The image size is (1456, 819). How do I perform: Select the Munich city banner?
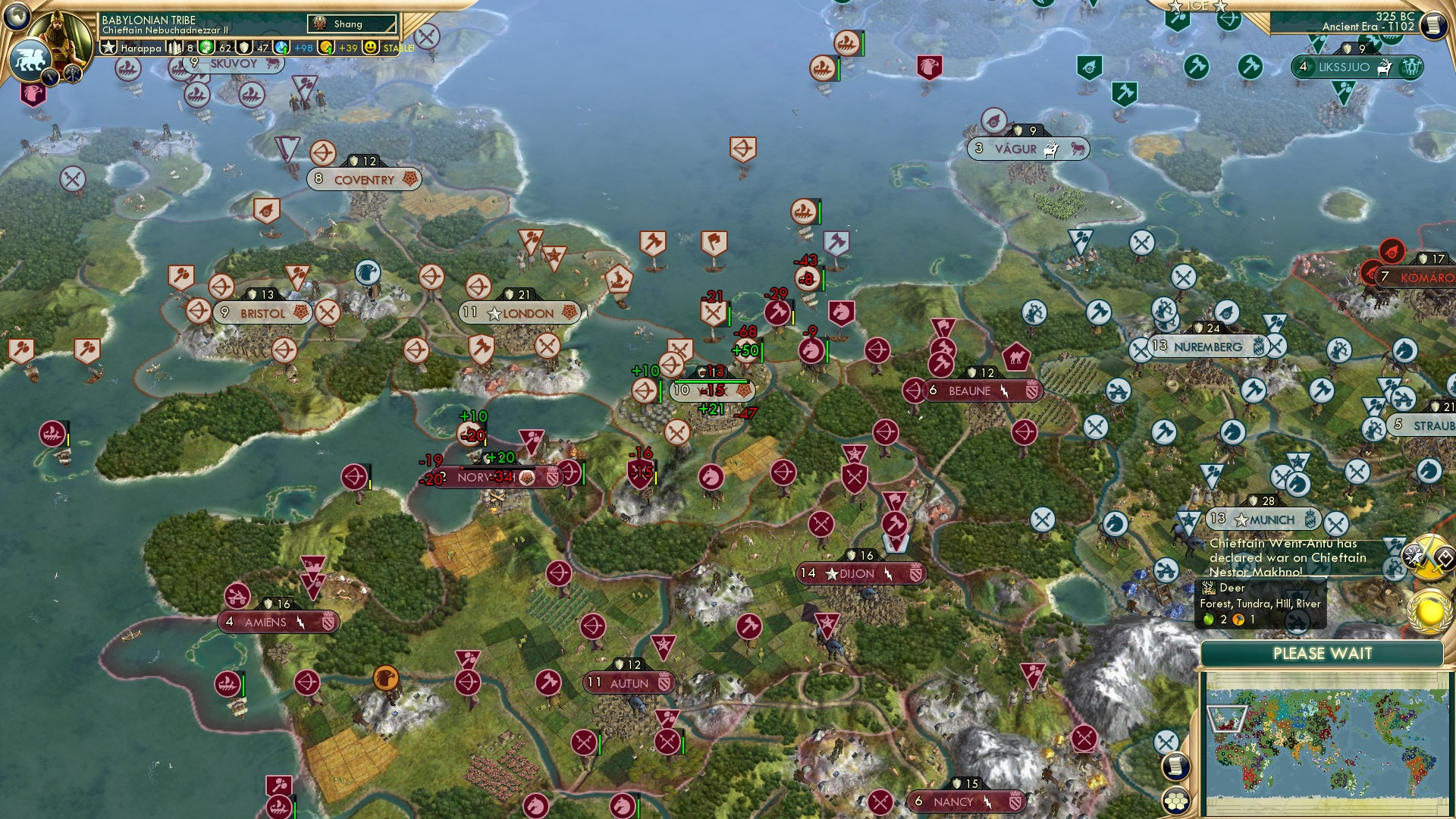pyautogui.click(x=1265, y=519)
